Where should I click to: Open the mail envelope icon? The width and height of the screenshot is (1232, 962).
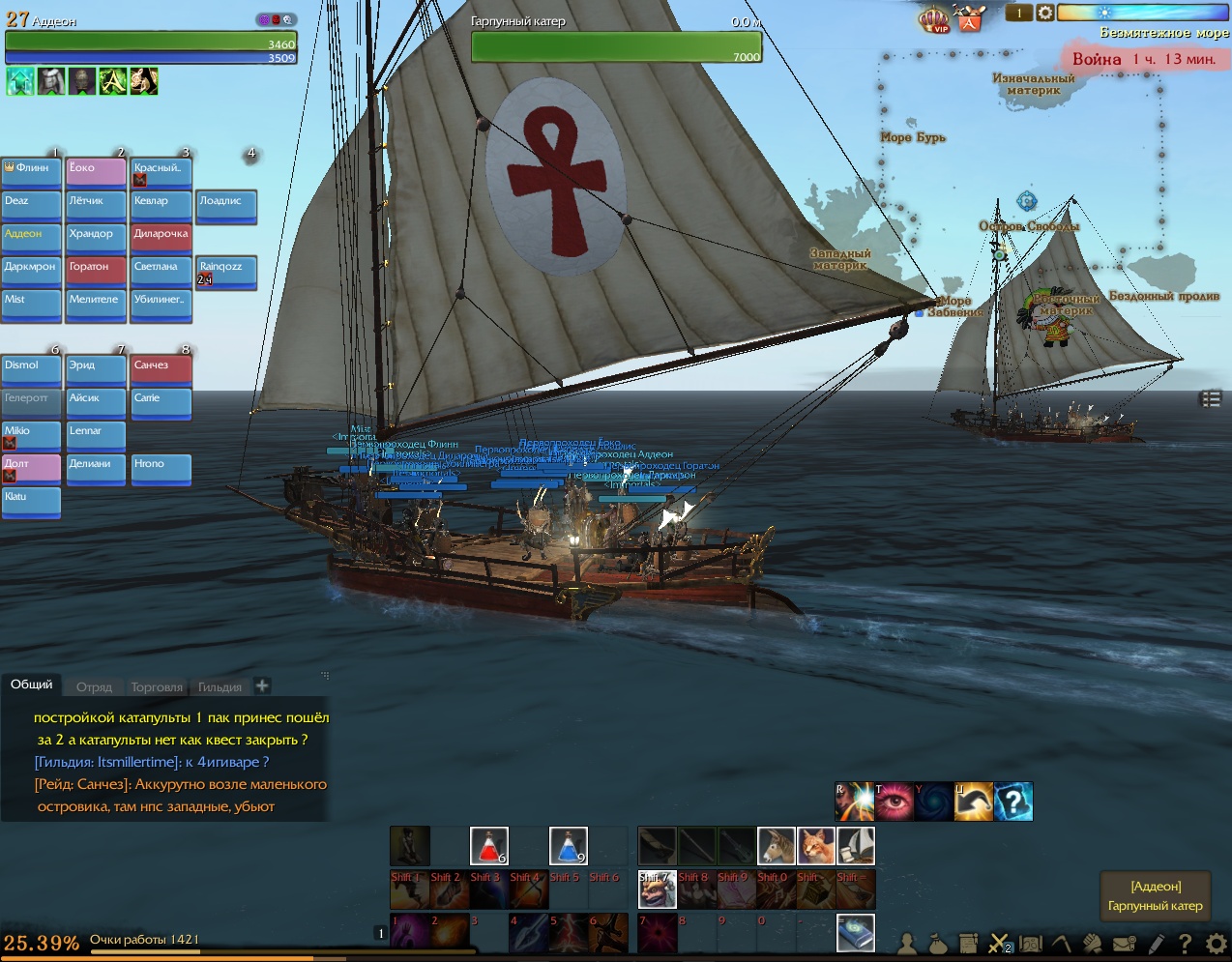[x=1124, y=942]
